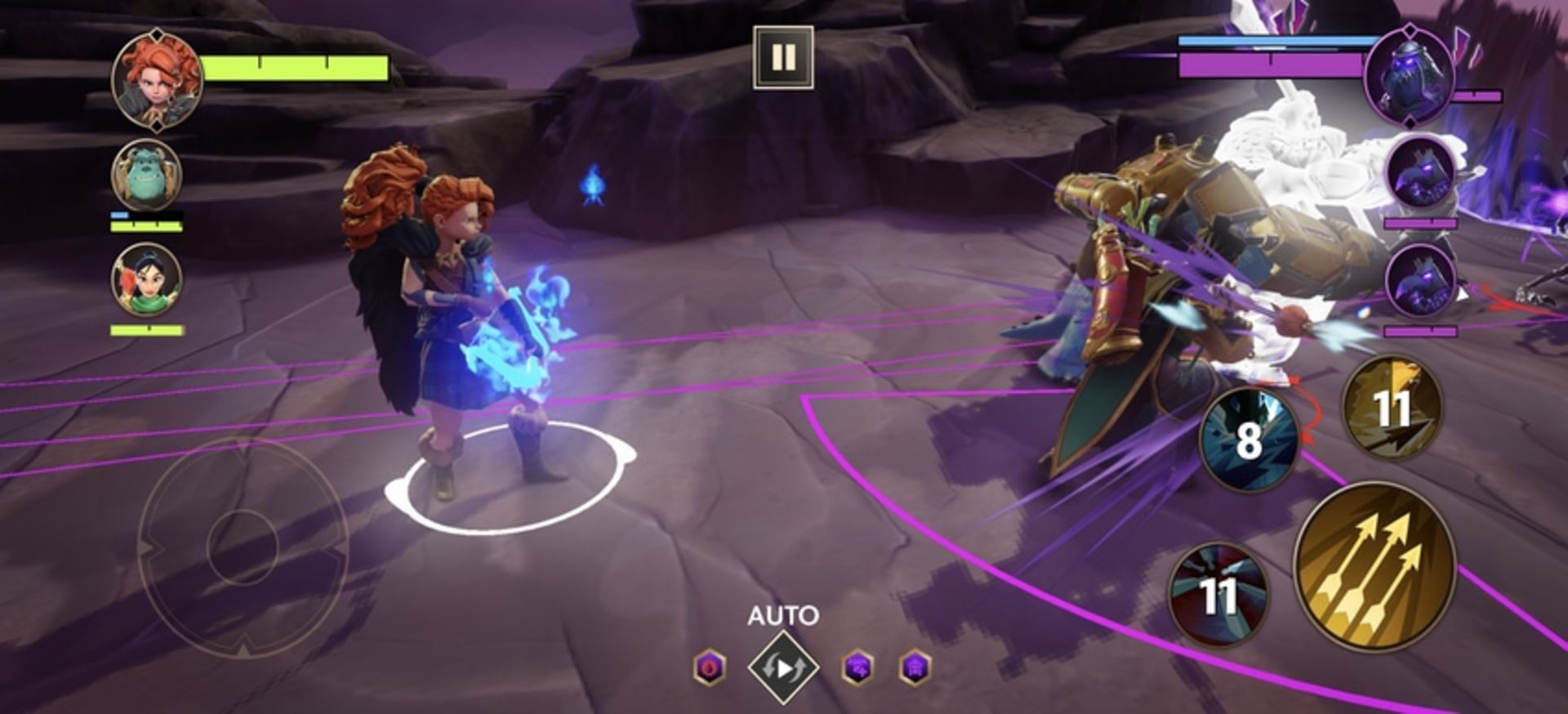The width and height of the screenshot is (1568, 714).
Task: Fire the triple golden arrows basic attack
Action: pyautogui.click(x=1375, y=566)
